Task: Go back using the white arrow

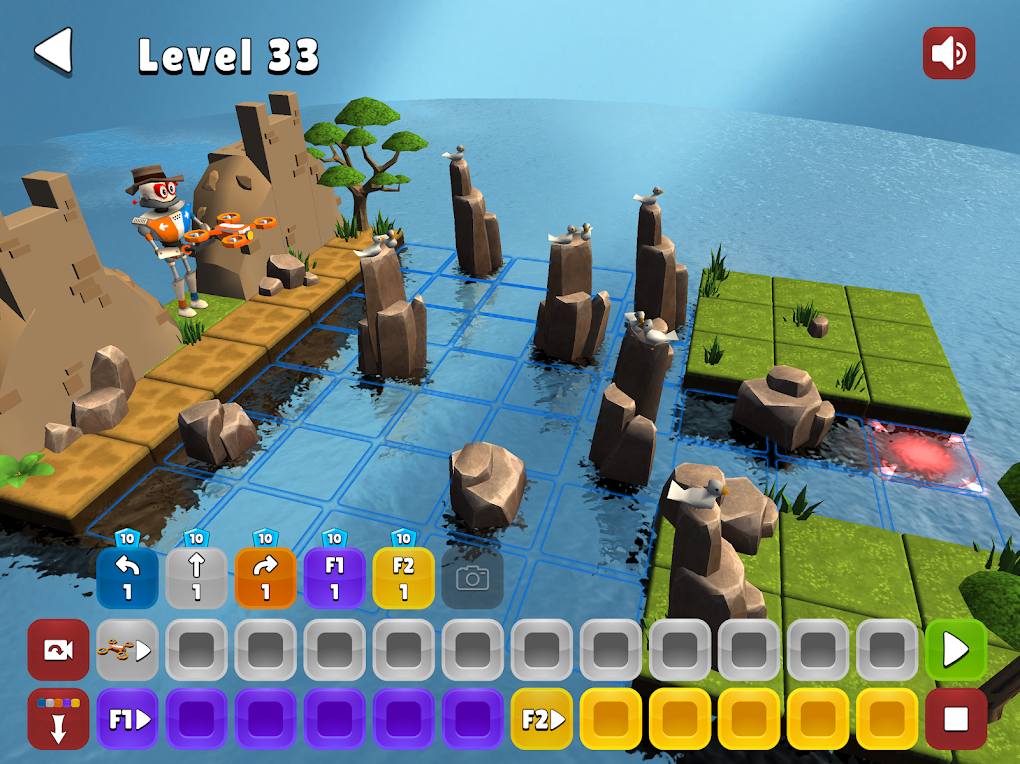Action: (54, 51)
